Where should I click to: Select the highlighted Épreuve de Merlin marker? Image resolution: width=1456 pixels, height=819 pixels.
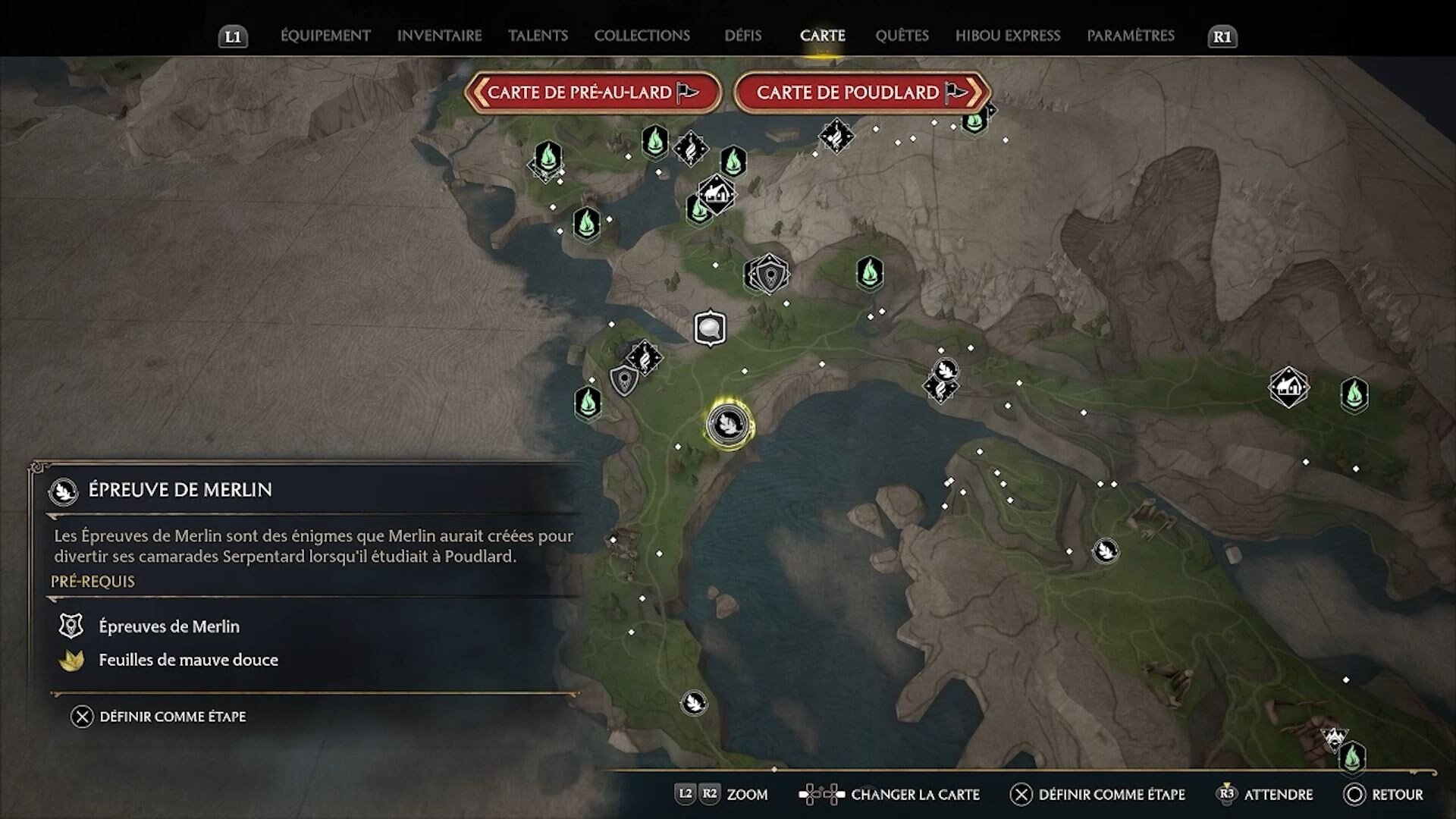728,424
